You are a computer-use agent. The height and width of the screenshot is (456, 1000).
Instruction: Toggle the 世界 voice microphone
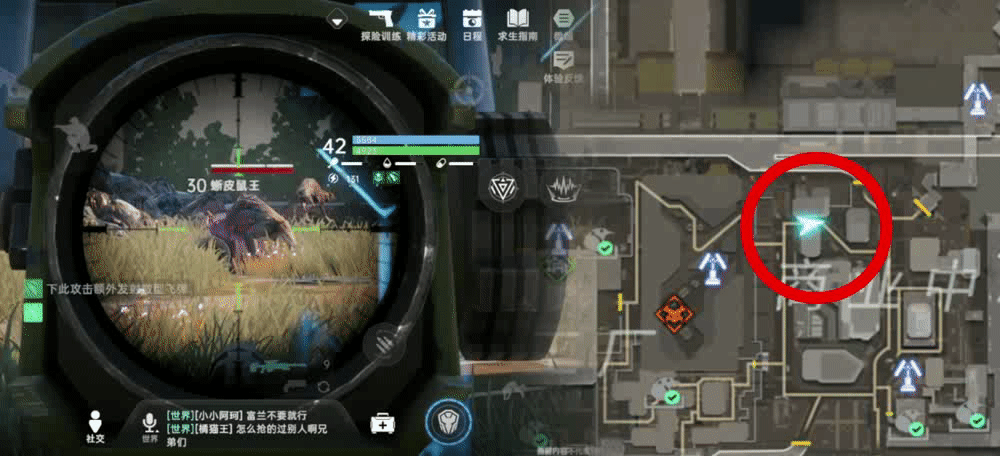(x=149, y=424)
